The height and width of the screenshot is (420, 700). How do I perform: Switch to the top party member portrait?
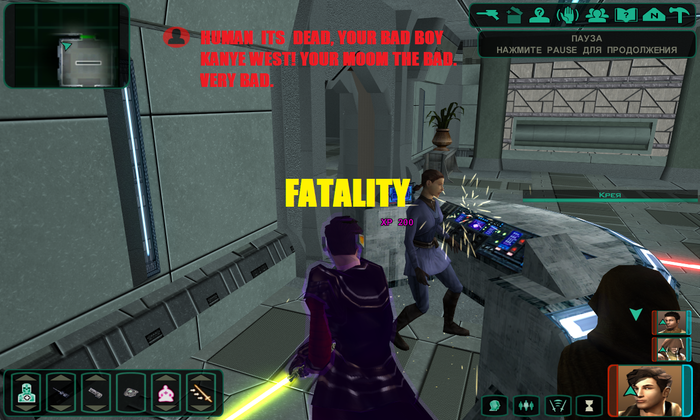(x=670, y=322)
